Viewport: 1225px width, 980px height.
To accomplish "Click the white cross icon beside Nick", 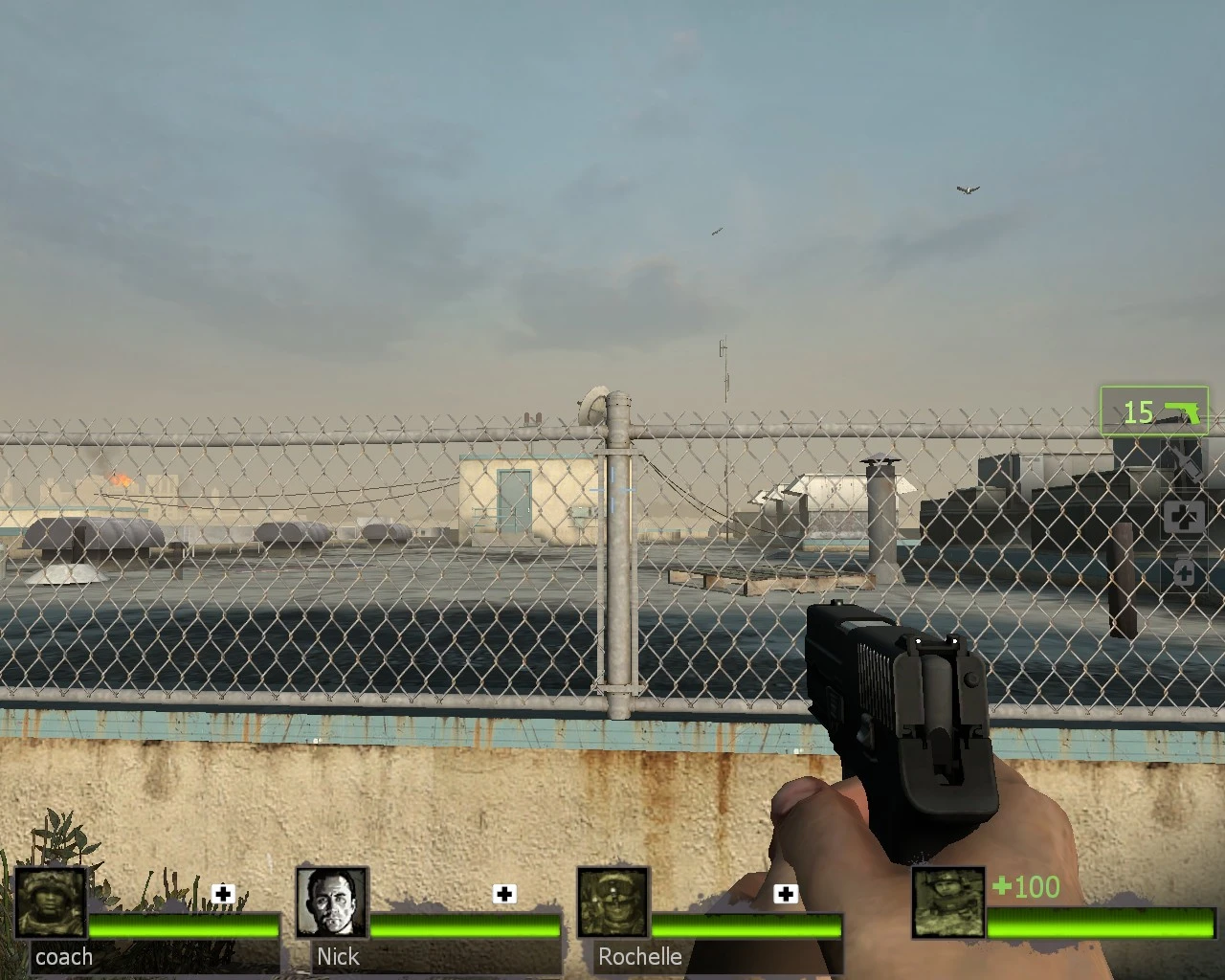I will pos(504,894).
